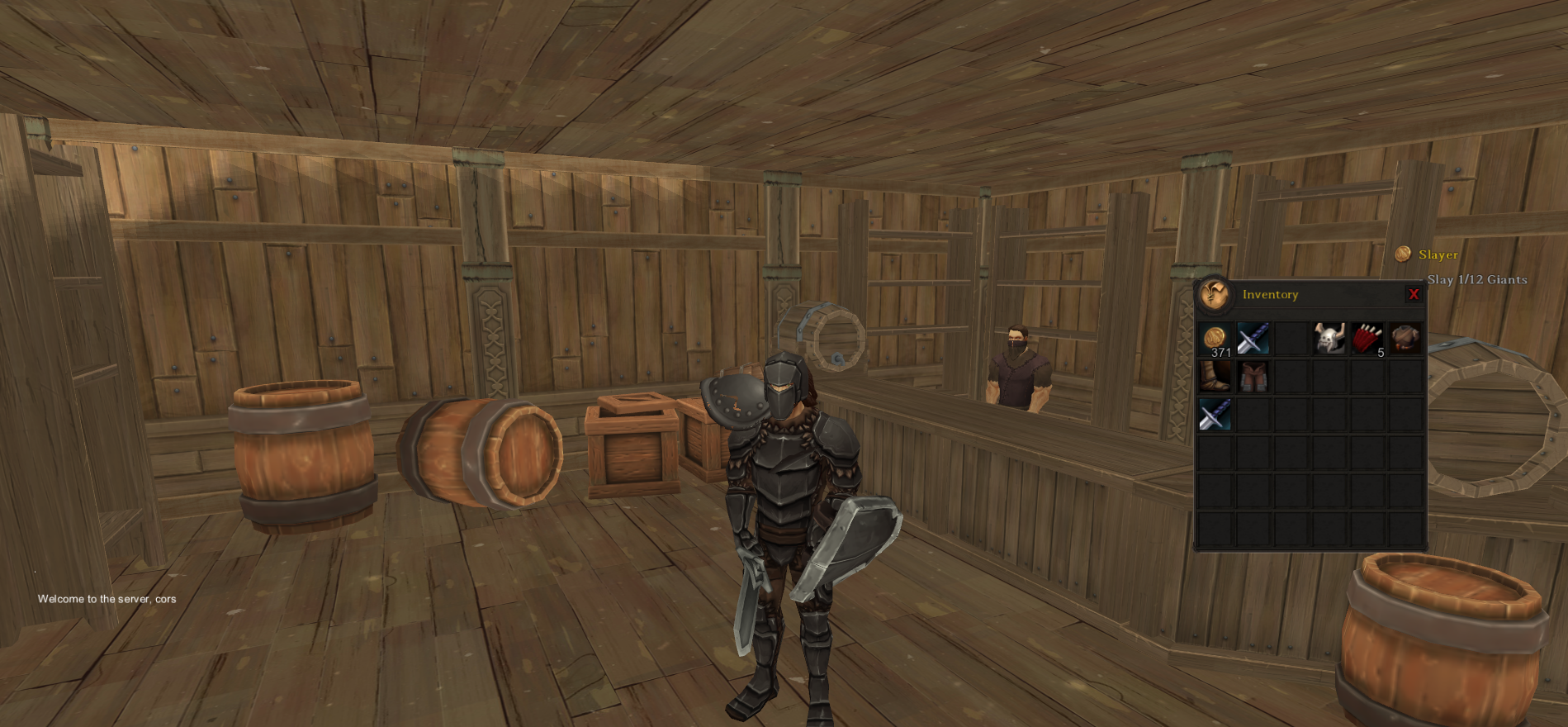Viewport: 1568px width, 727px height.
Task: Choose the red clawed gloves stack
Action: (x=1367, y=339)
